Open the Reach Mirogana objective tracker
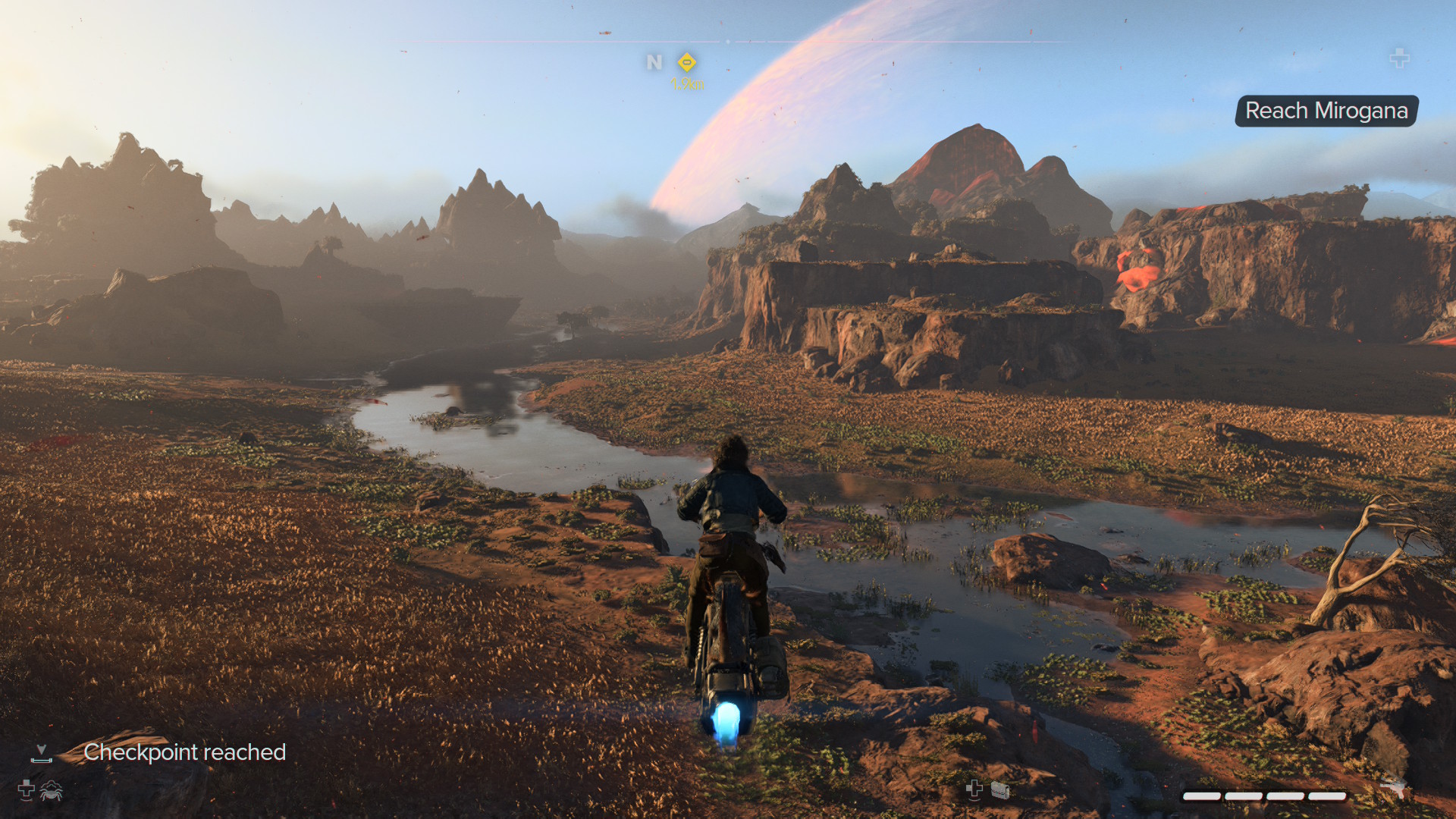The height and width of the screenshot is (819, 1456). [1326, 111]
